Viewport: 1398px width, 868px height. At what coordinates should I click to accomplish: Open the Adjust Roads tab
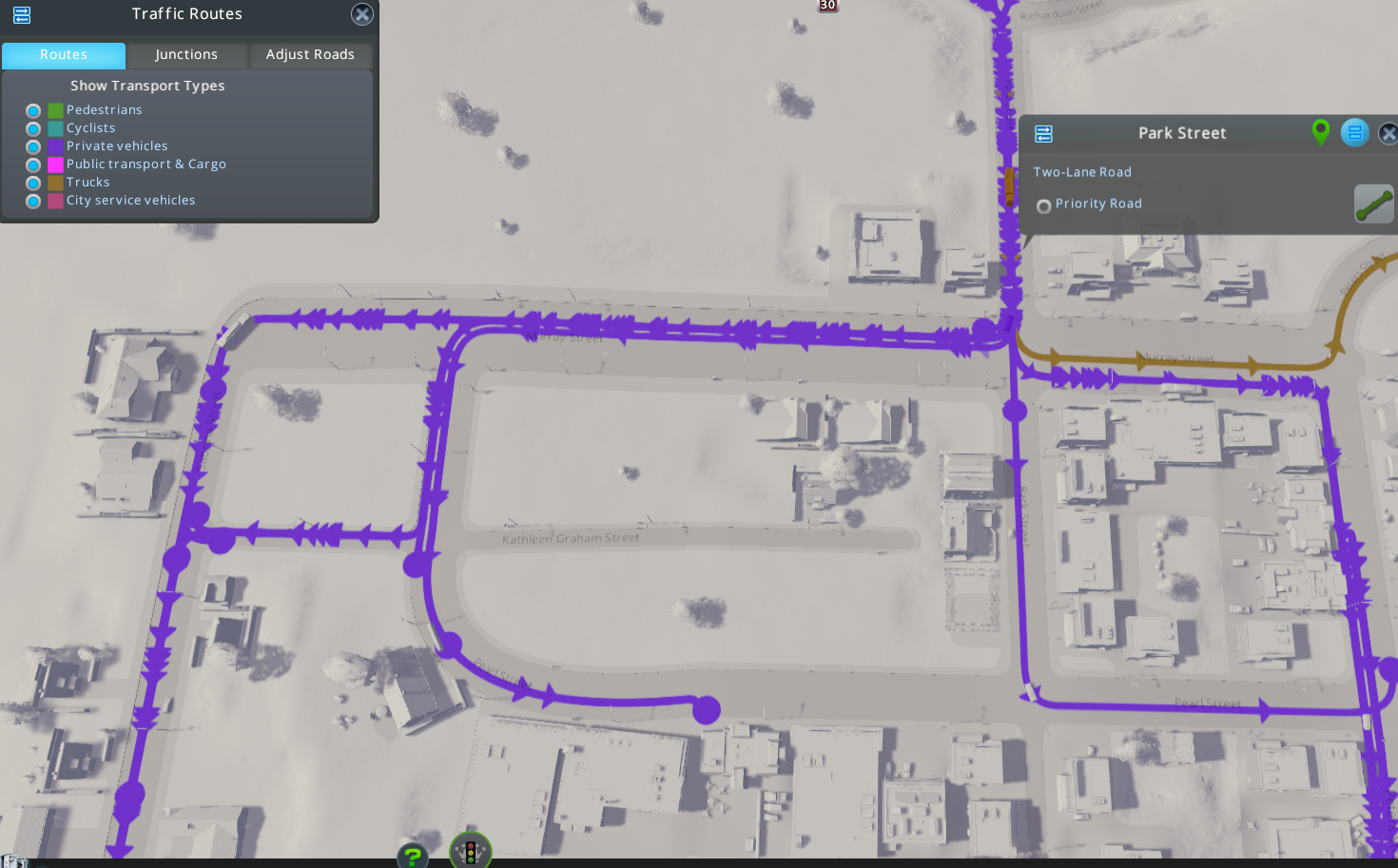[x=310, y=54]
